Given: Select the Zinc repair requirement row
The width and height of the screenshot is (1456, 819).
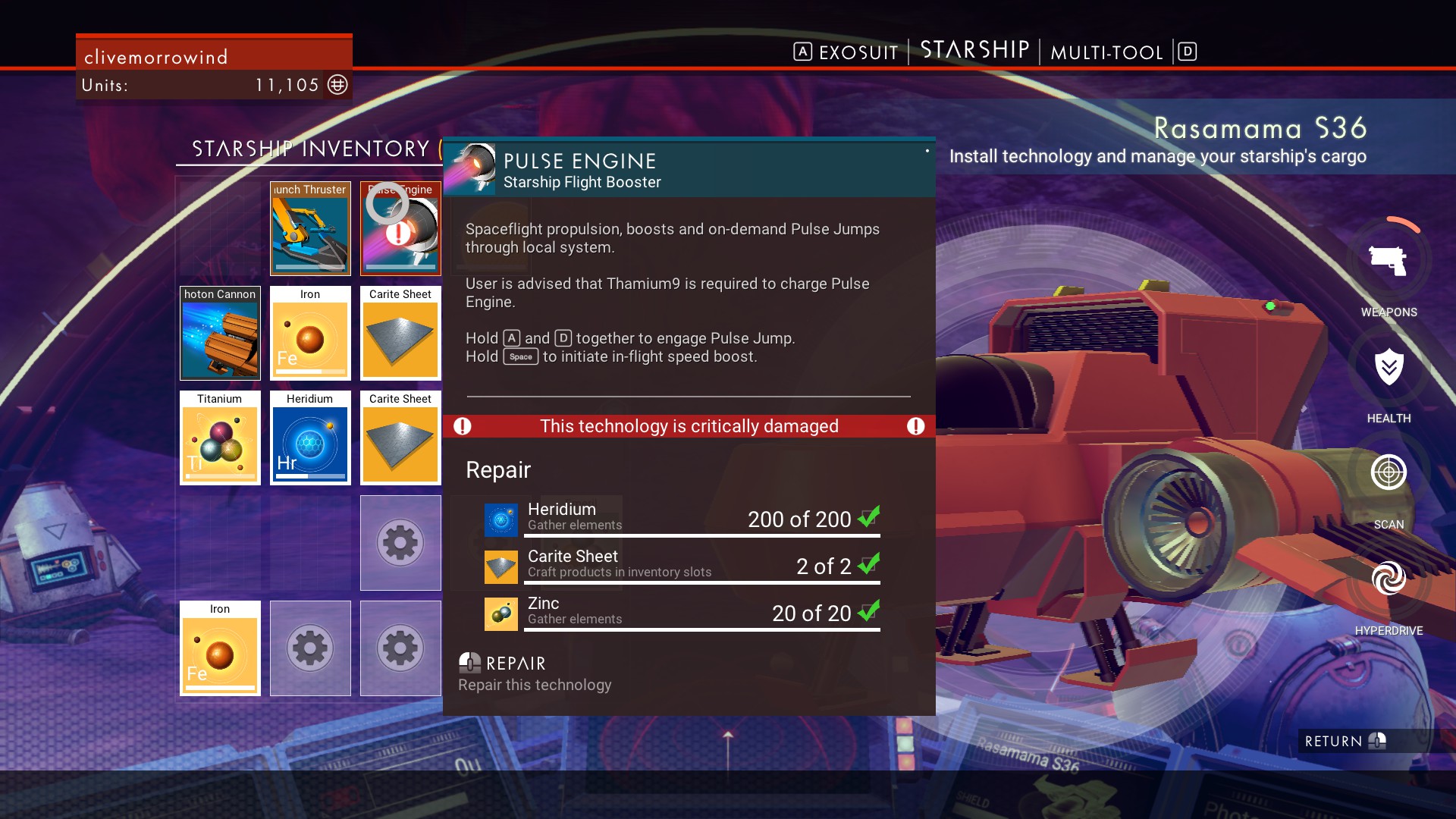Looking at the screenshot, I should coord(682,612).
